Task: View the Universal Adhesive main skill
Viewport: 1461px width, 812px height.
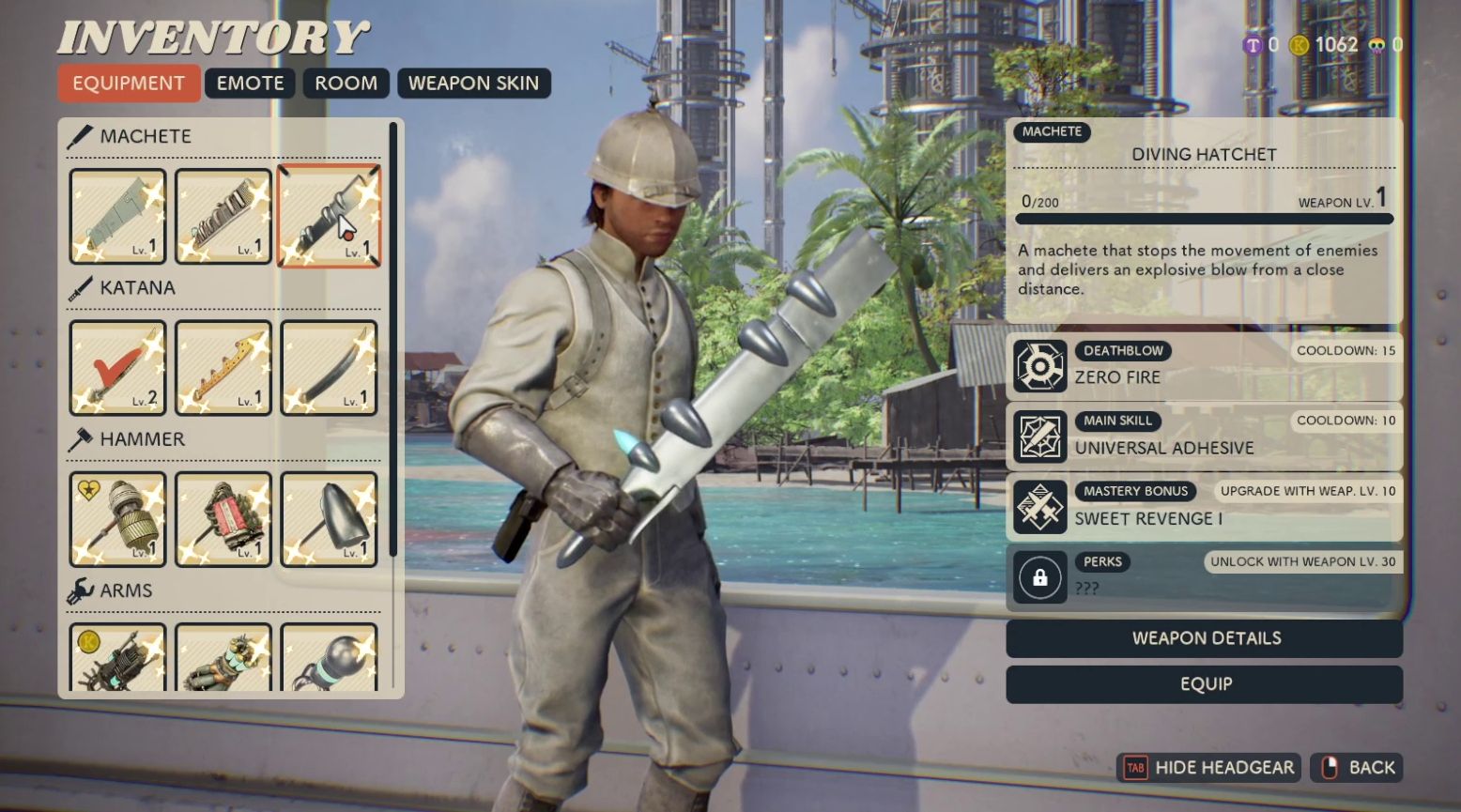Action: 1204,436
